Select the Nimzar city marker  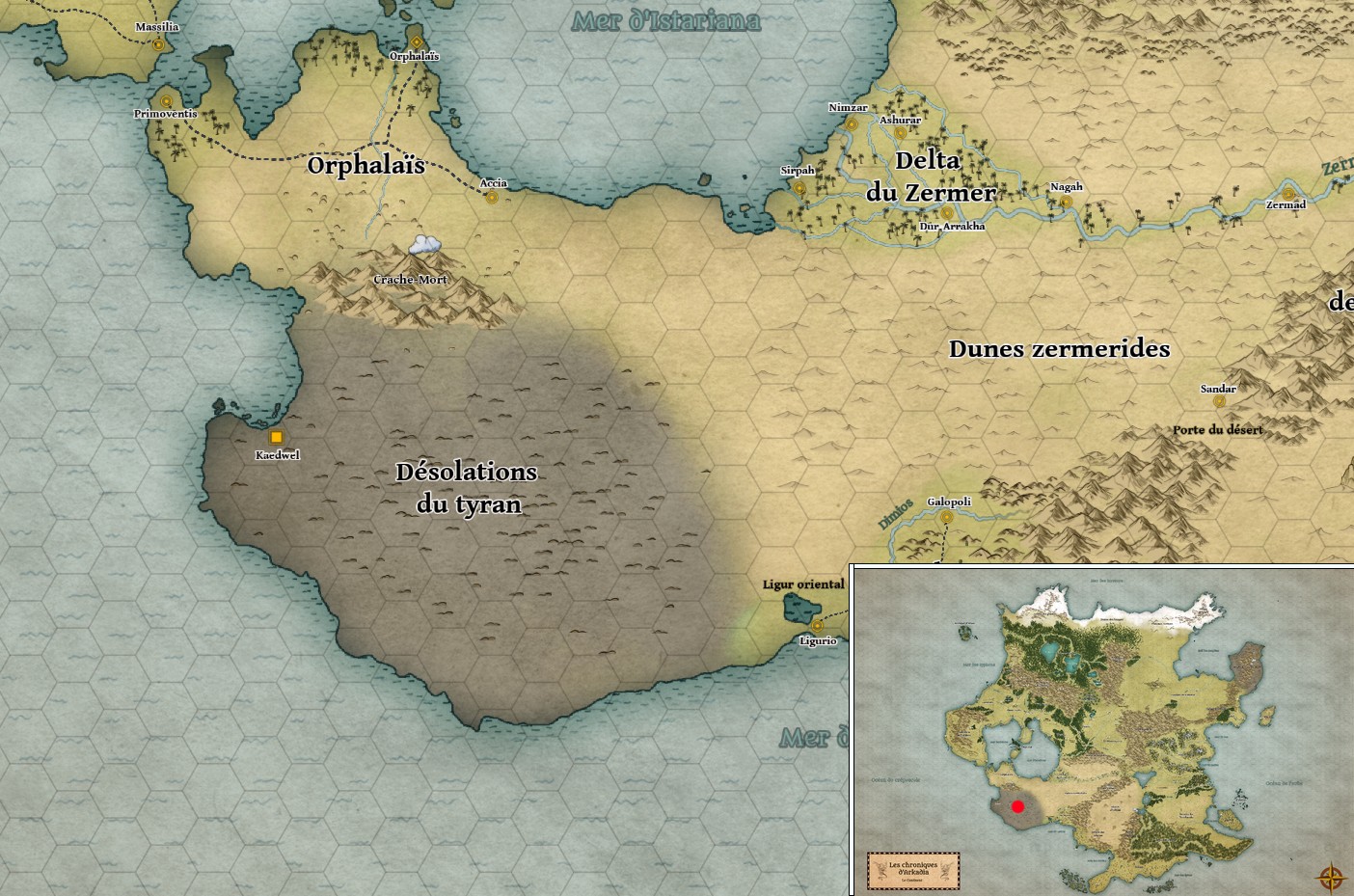click(851, 123)
